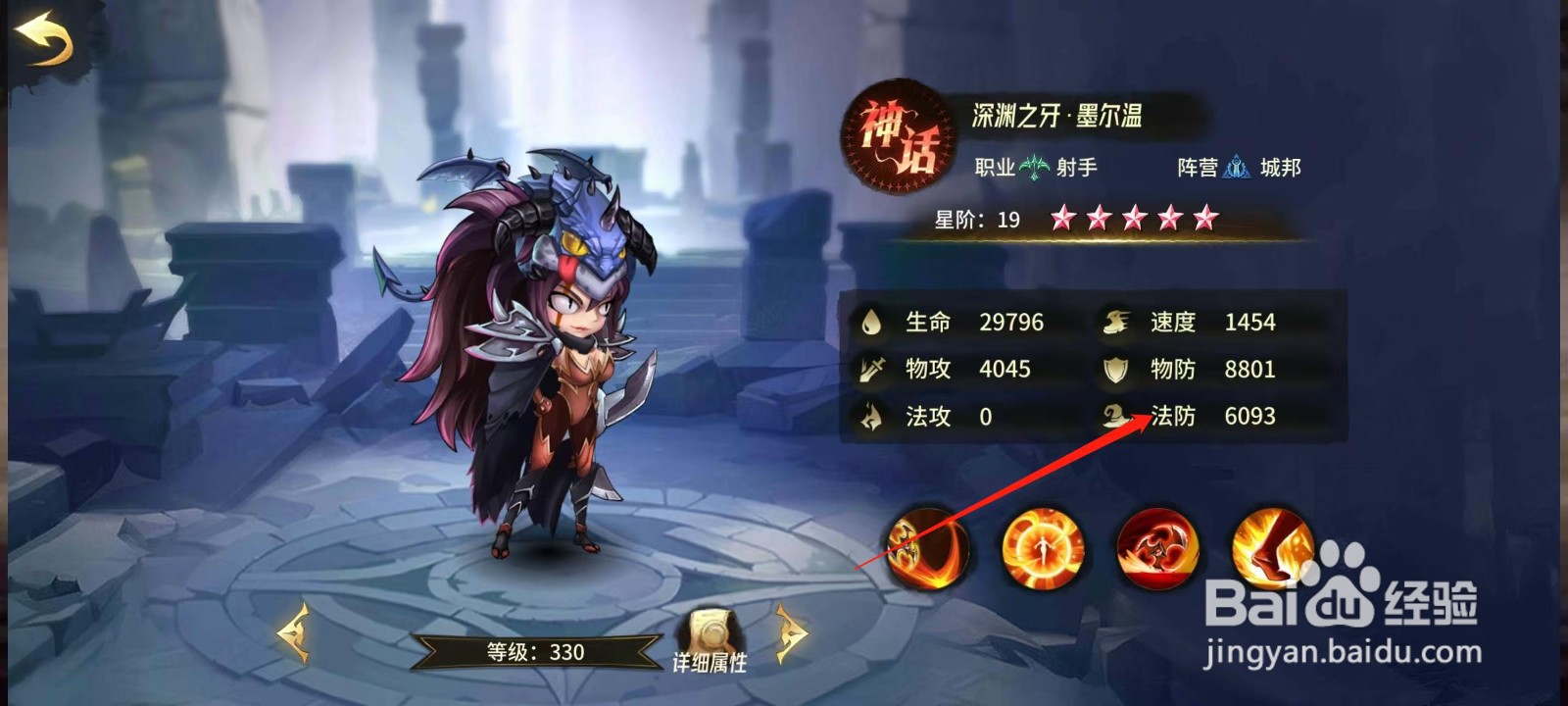The height and width of the screenshot is (706, 1568).
Task: Click the 物防 shield stat icon
Action: [1117, 370]
